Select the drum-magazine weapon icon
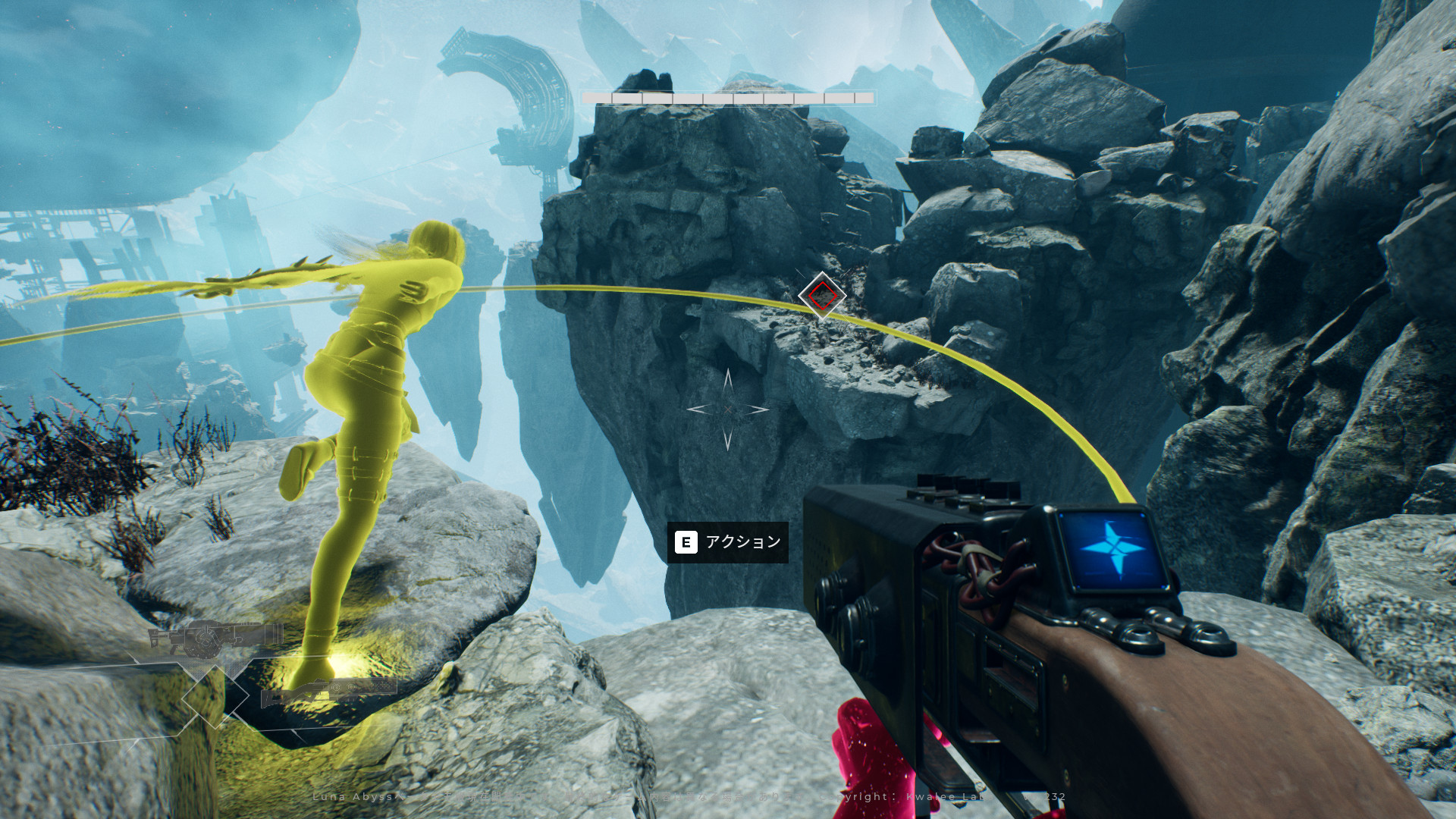The height and width of the screenshot is (819, 1456). [215, 639]
